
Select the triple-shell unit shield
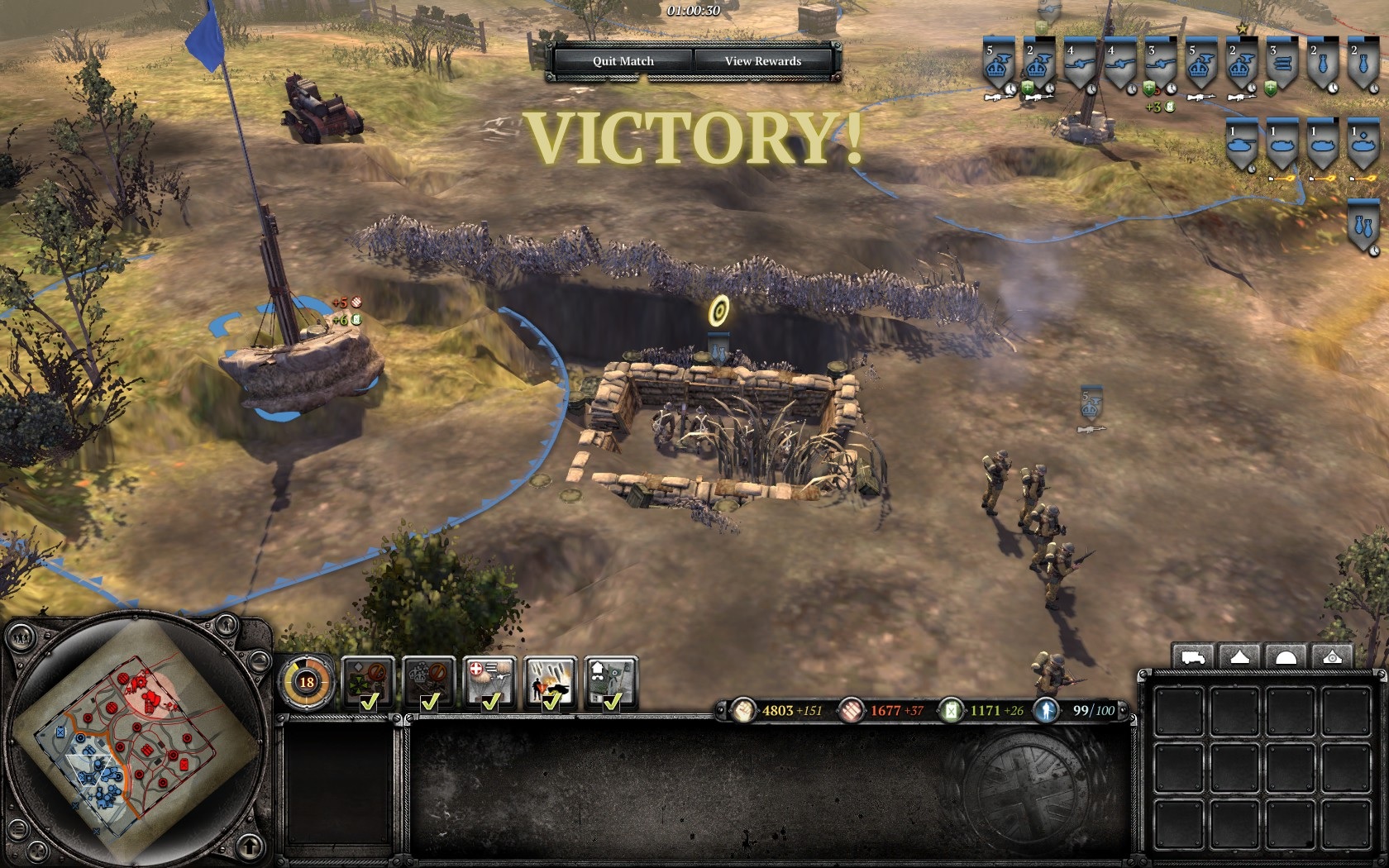pos(1282,64)
